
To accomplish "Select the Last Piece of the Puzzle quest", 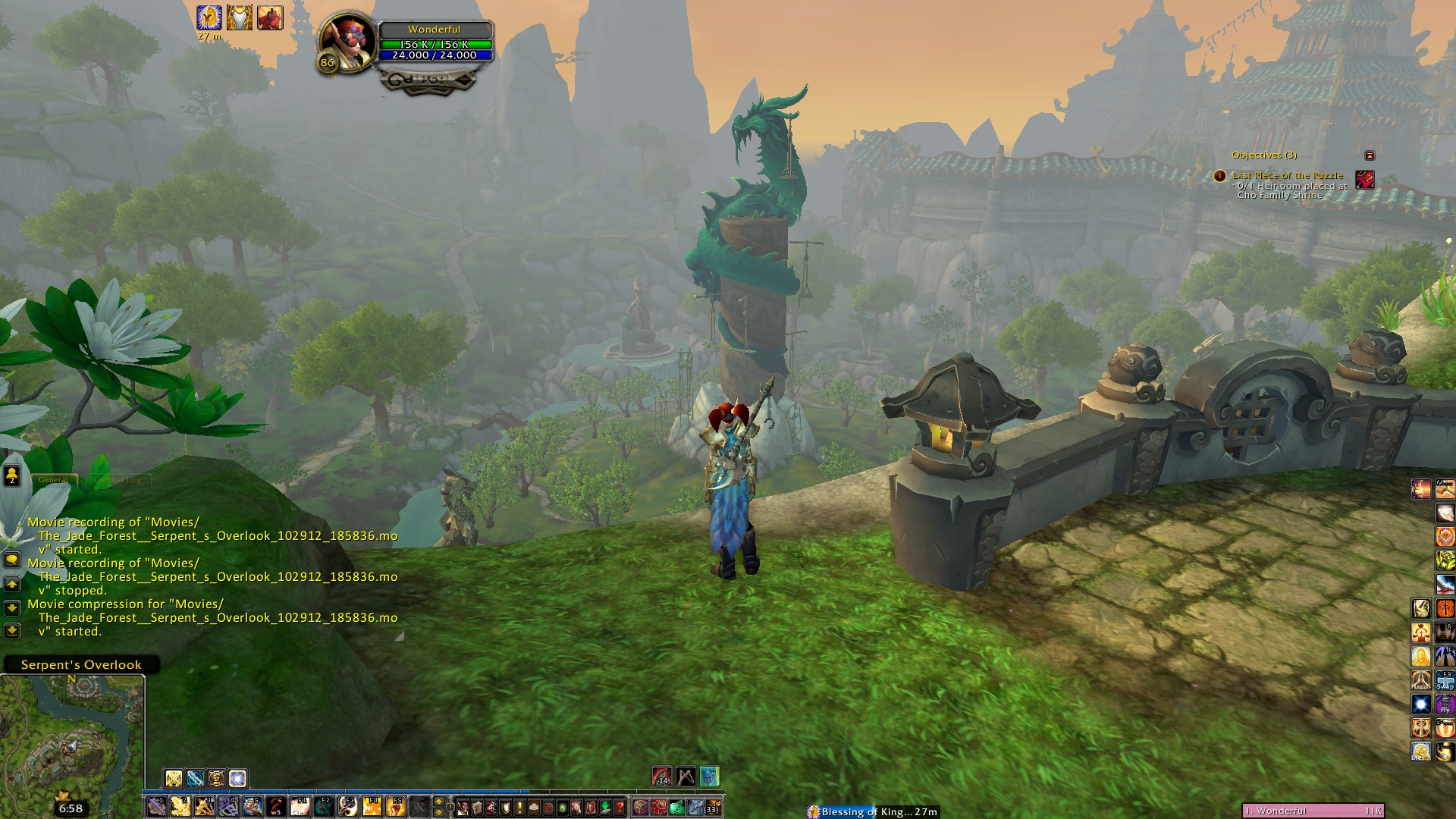I will tap(1287, 175).
